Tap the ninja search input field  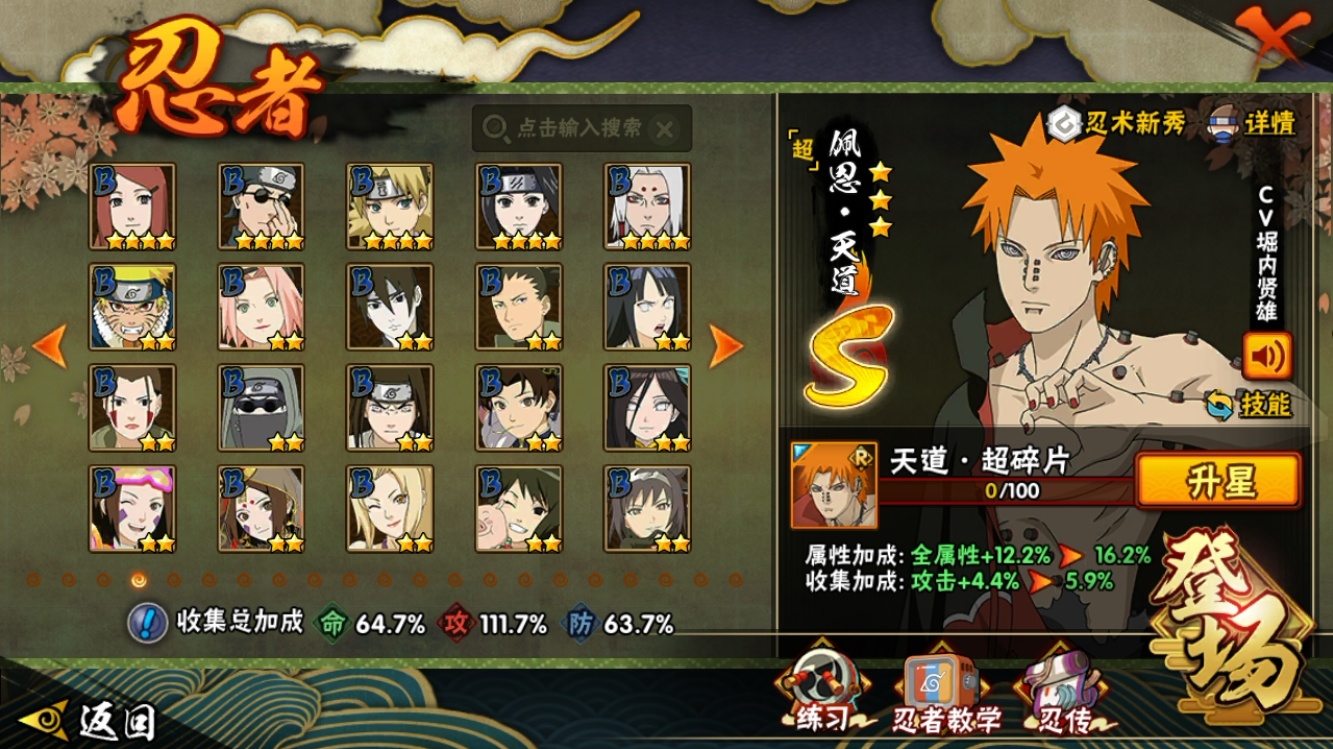click(580, 128)
